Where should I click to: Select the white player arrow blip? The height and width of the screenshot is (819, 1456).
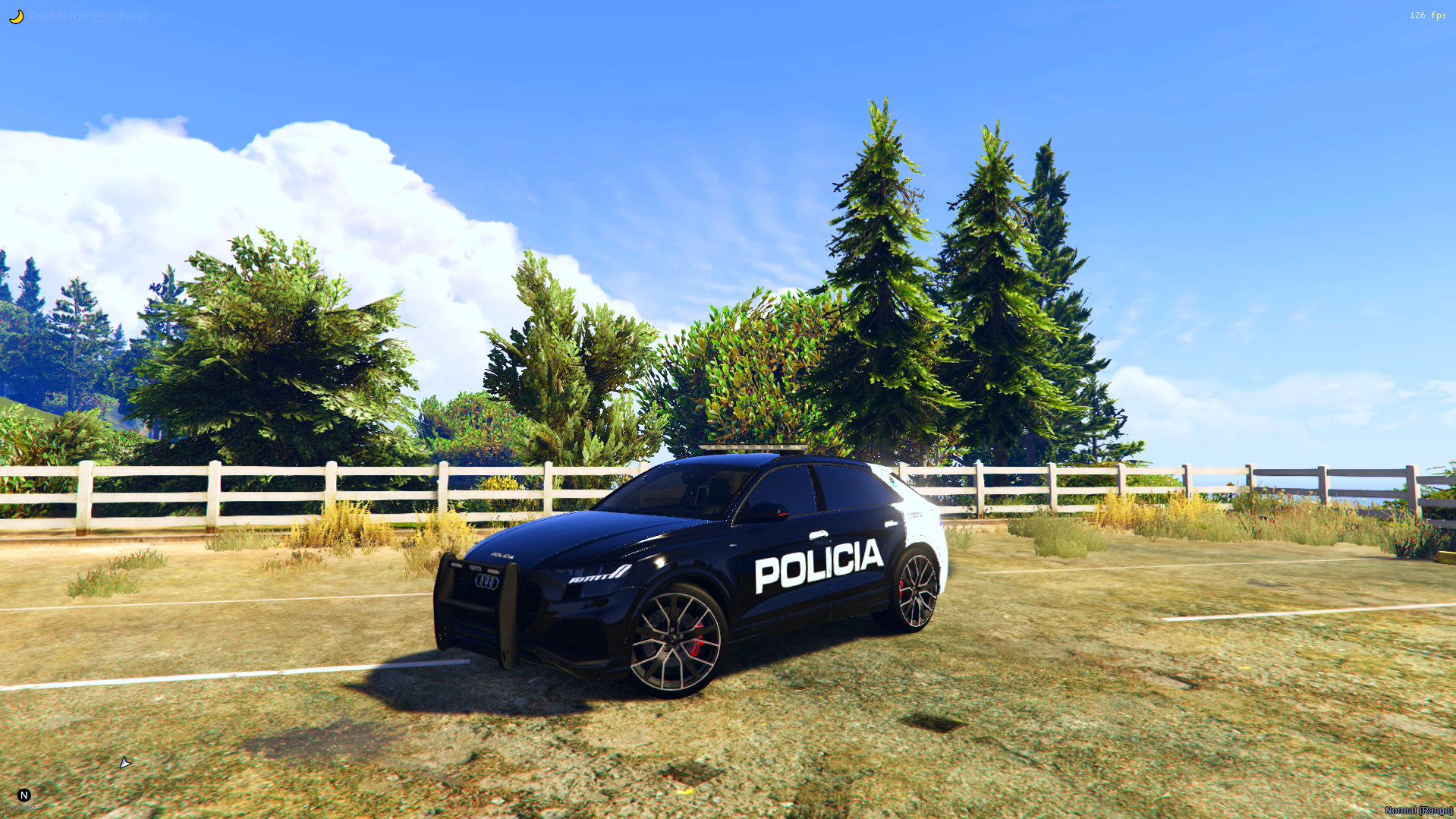click(124, 763)
